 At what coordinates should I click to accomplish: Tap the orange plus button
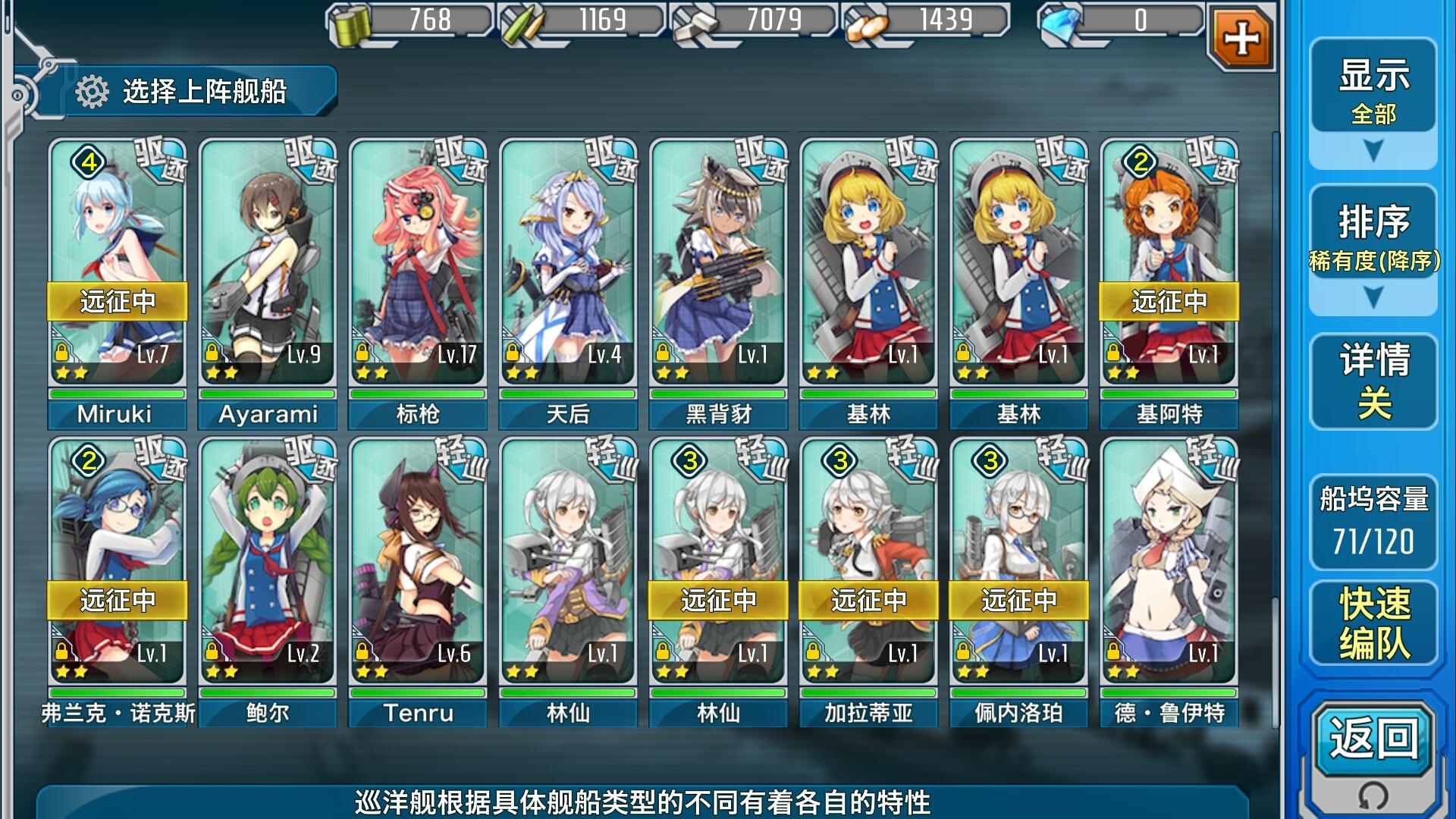point(1241,38)
